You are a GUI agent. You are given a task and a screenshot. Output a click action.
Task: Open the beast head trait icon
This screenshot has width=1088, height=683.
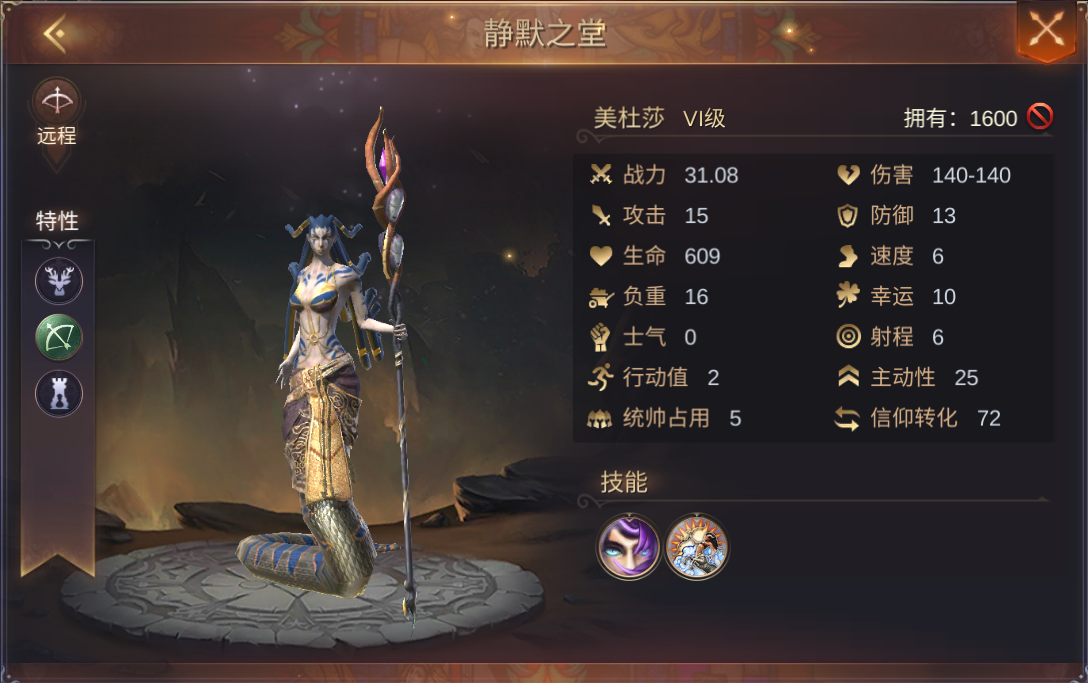(x=59, y=281)
